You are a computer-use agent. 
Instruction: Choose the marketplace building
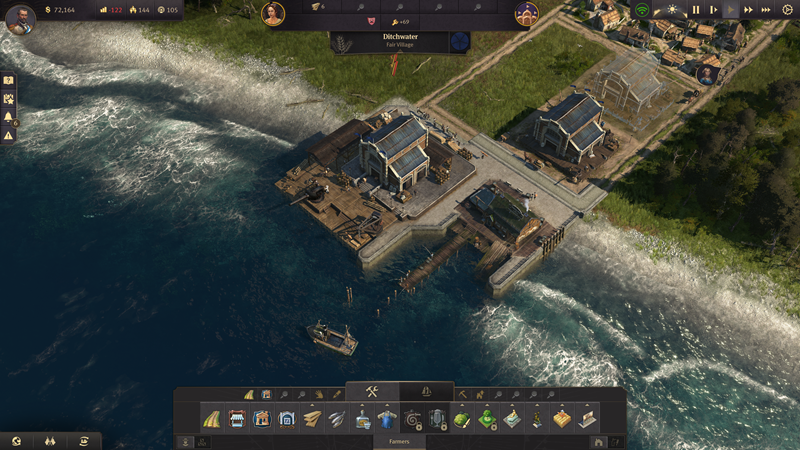pyautogui.click(x=237, y=419)
